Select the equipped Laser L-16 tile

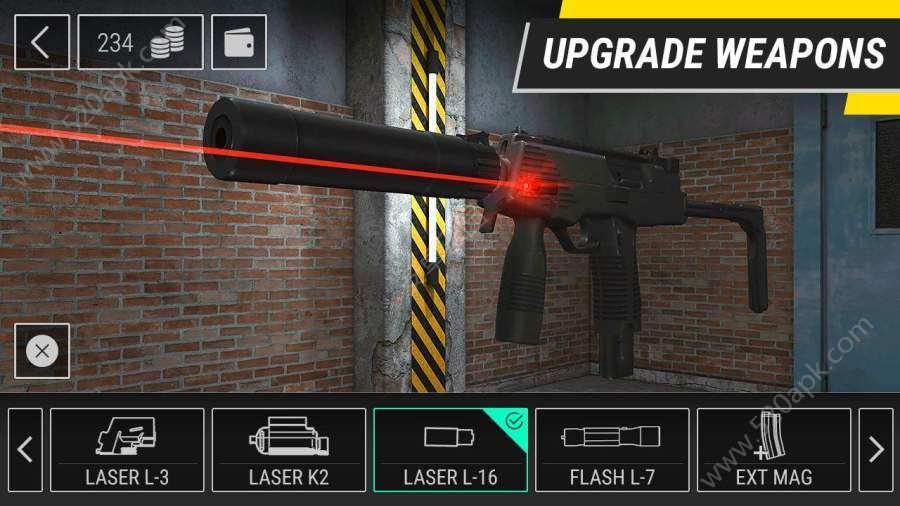(x=450, y=450)
